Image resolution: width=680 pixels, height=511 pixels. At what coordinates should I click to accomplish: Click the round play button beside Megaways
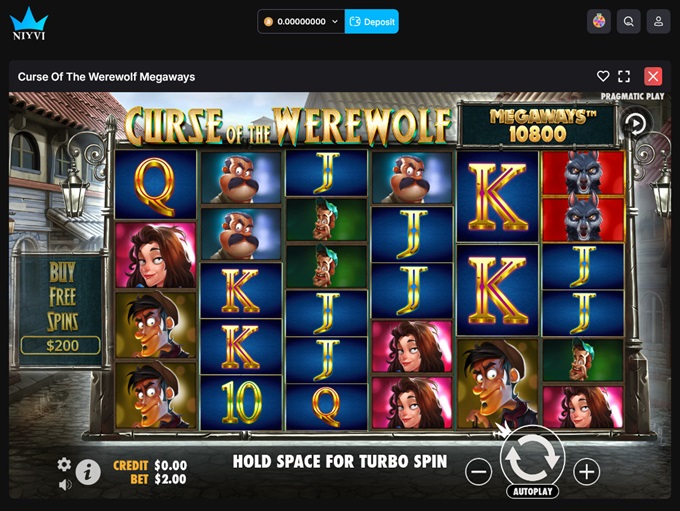(635, 123)
